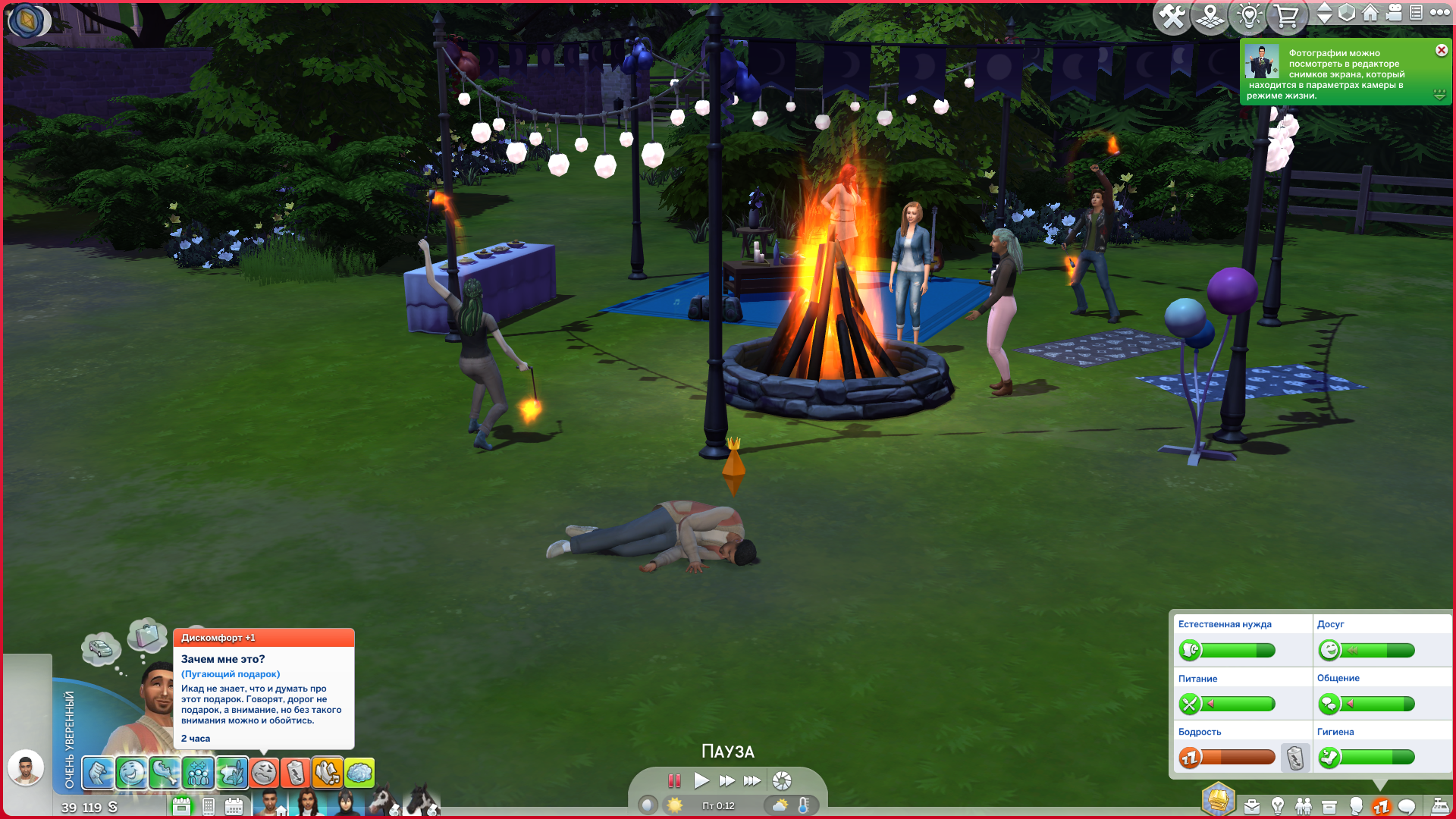Resume the game at normal play speed
This screenshot has width=1456, height=819.
701,780
